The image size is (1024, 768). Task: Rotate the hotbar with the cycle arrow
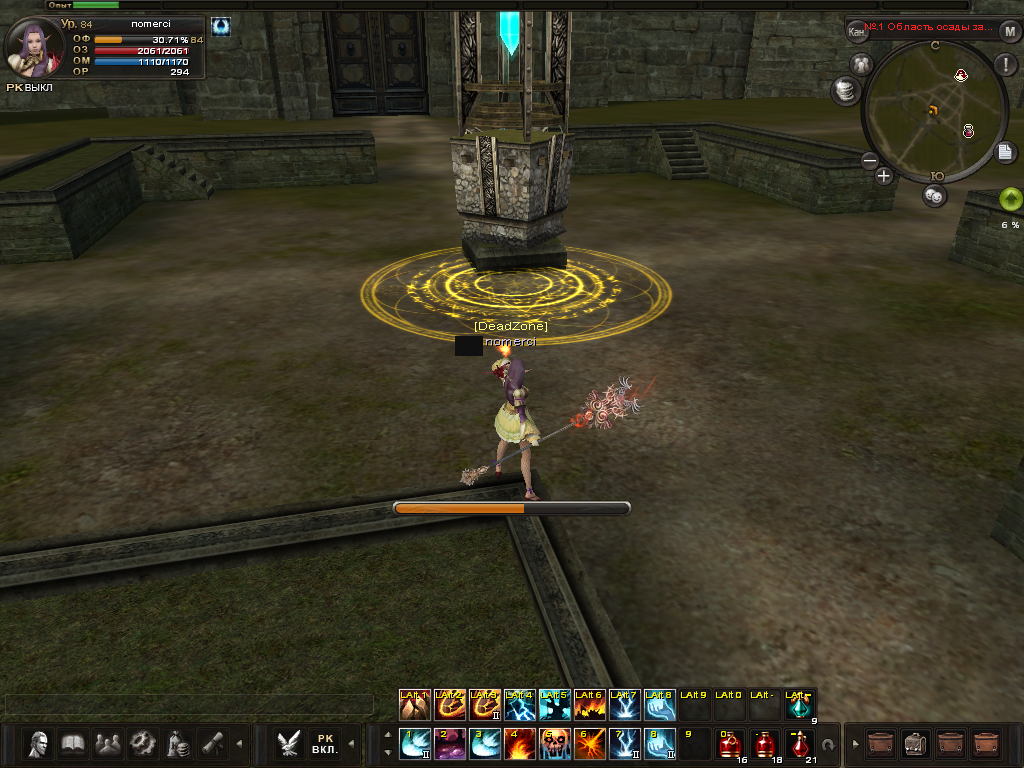click(828, 745)
